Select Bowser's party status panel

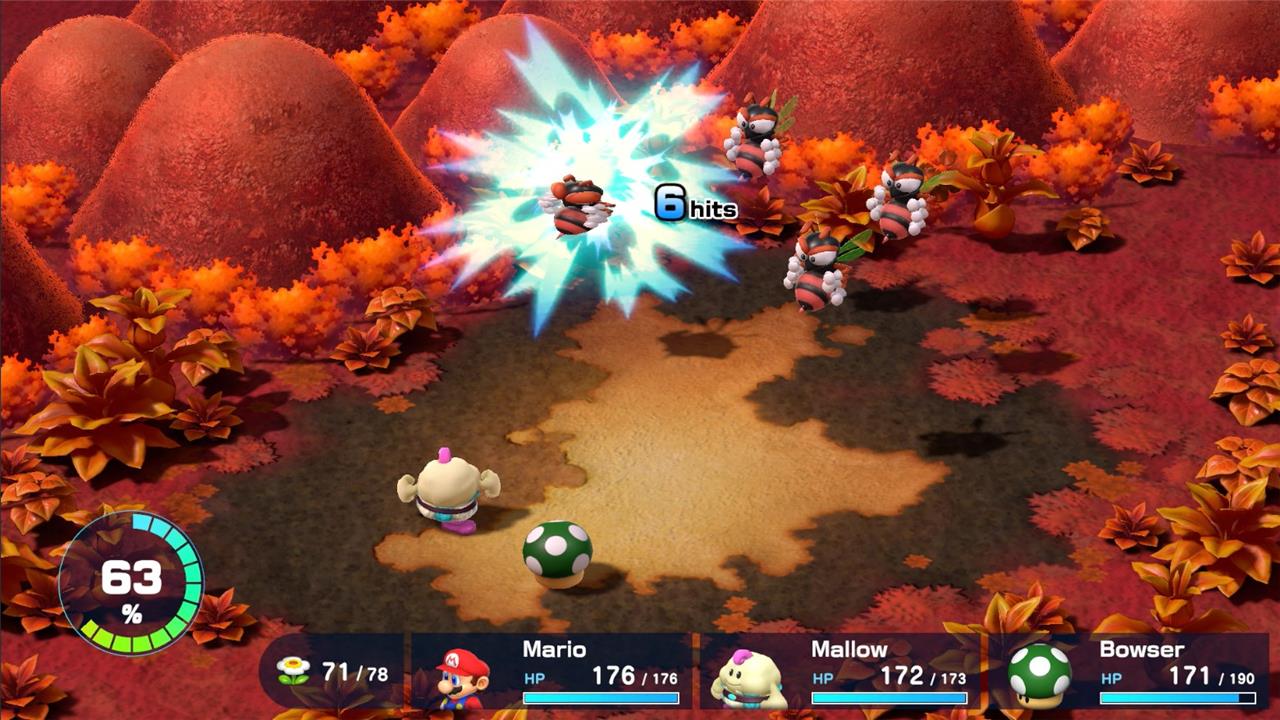1130,672
